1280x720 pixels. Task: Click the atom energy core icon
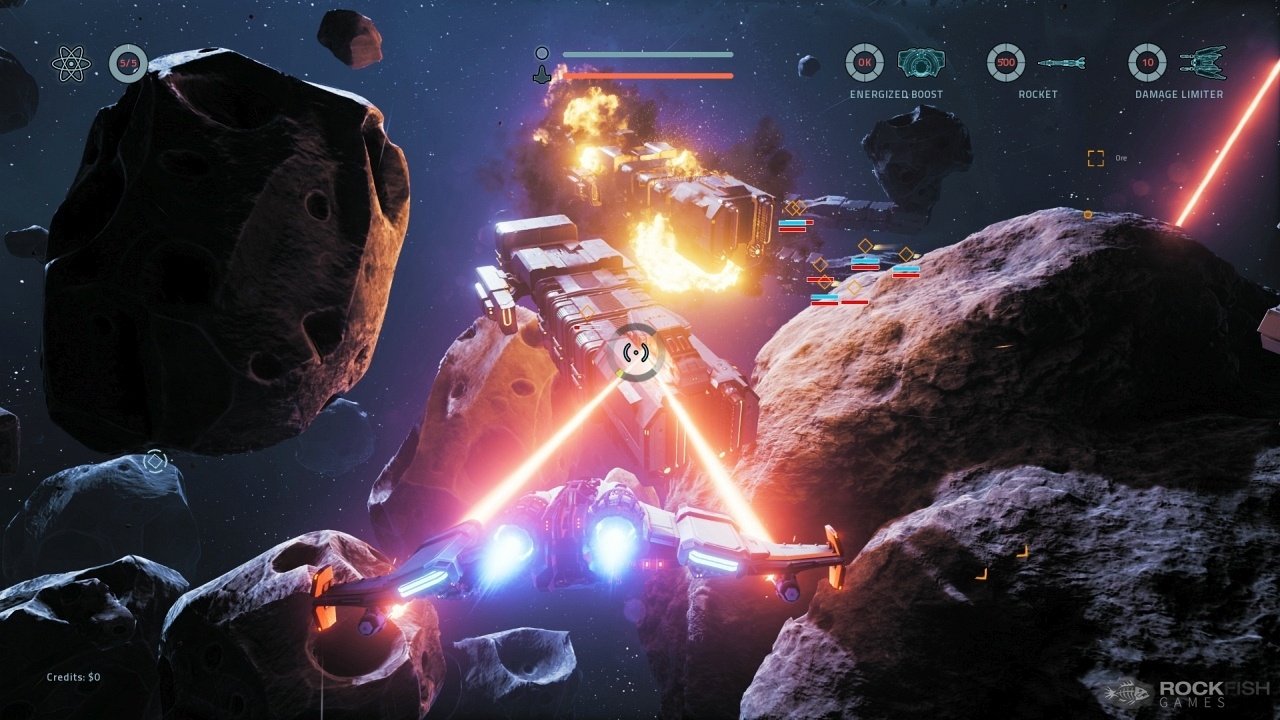(71, 64)
